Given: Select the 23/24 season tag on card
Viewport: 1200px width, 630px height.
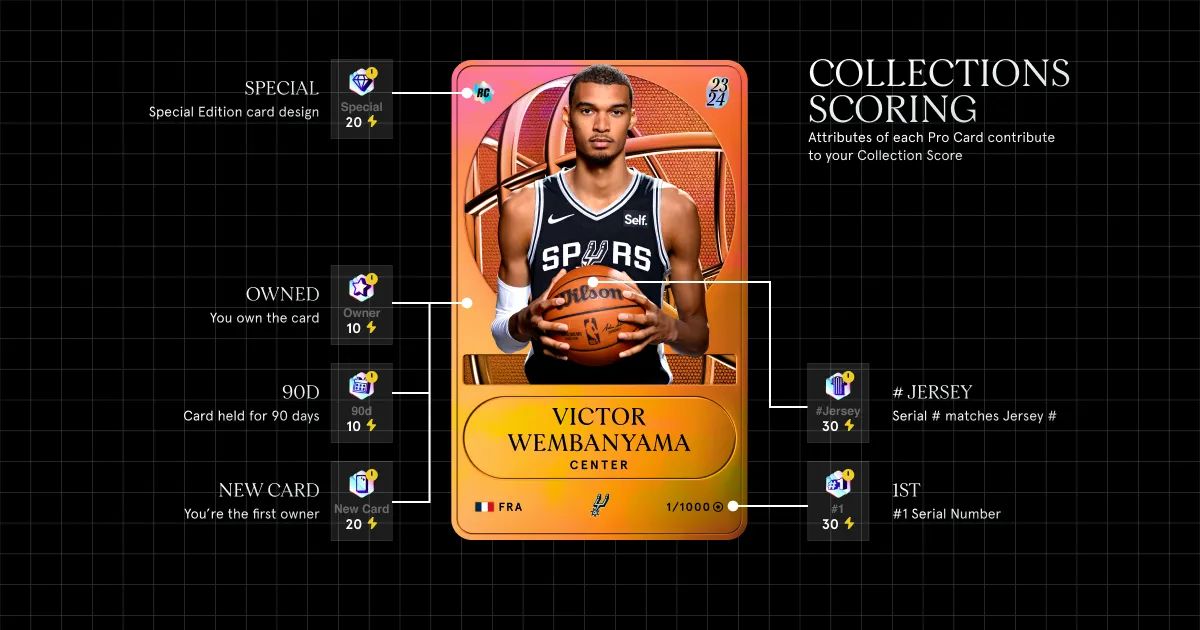Looking at the screenshot, I should (717, 91).
